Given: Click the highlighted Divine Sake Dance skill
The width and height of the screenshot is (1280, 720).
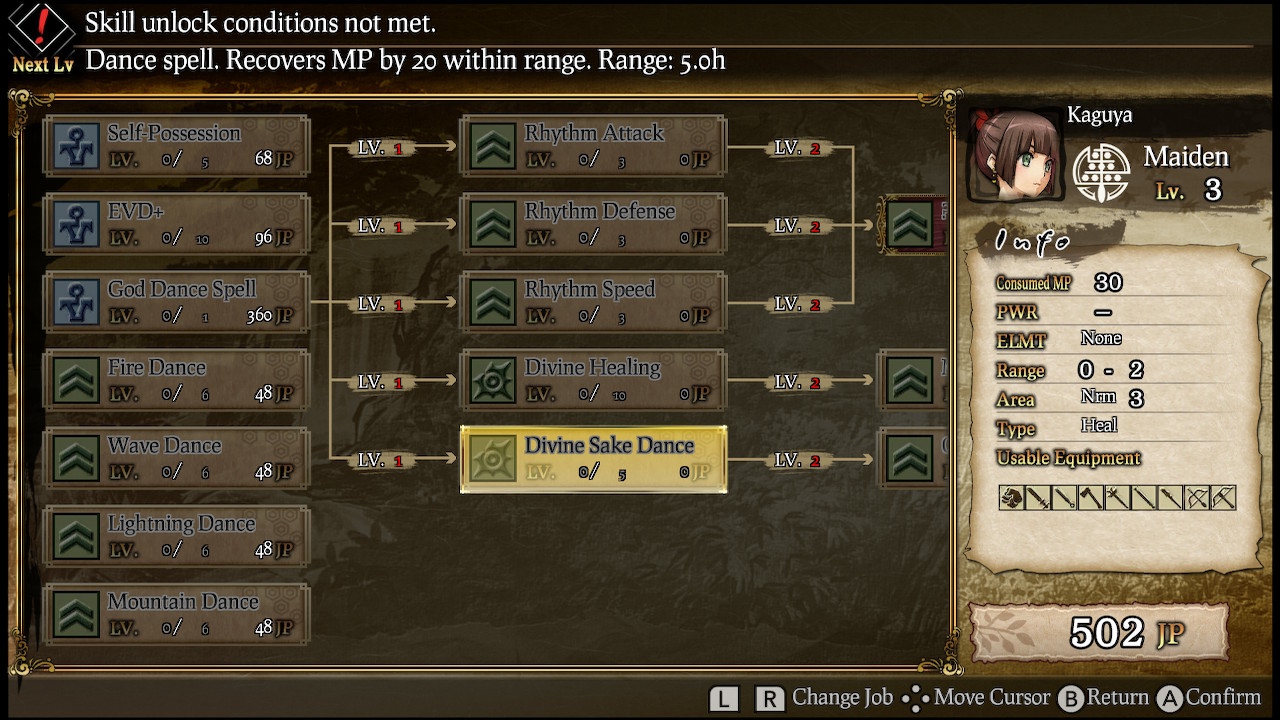Looking at the screenshot, I should point(593,458).
